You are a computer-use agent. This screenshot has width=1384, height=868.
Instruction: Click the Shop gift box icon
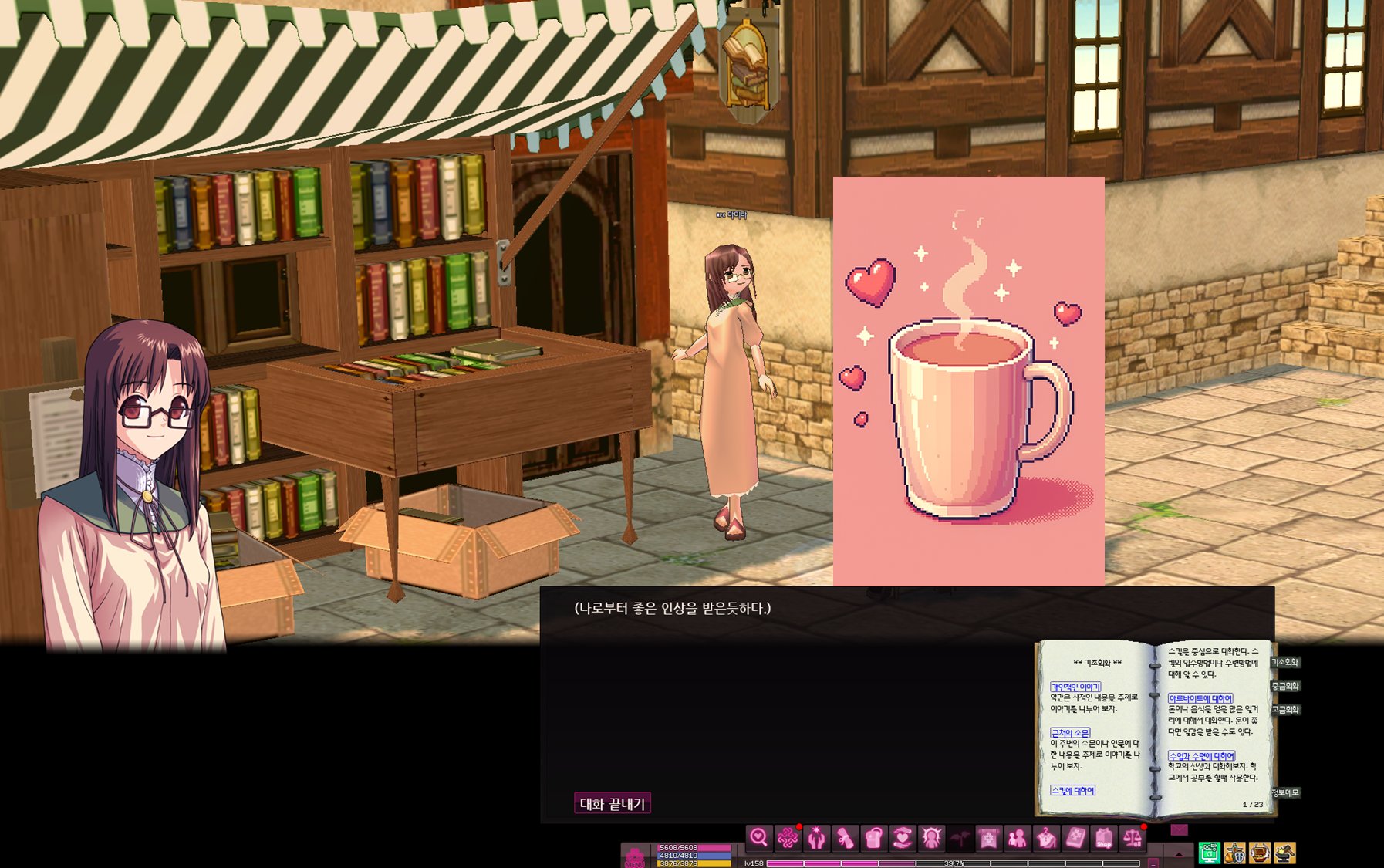(x=1104, y=838)
